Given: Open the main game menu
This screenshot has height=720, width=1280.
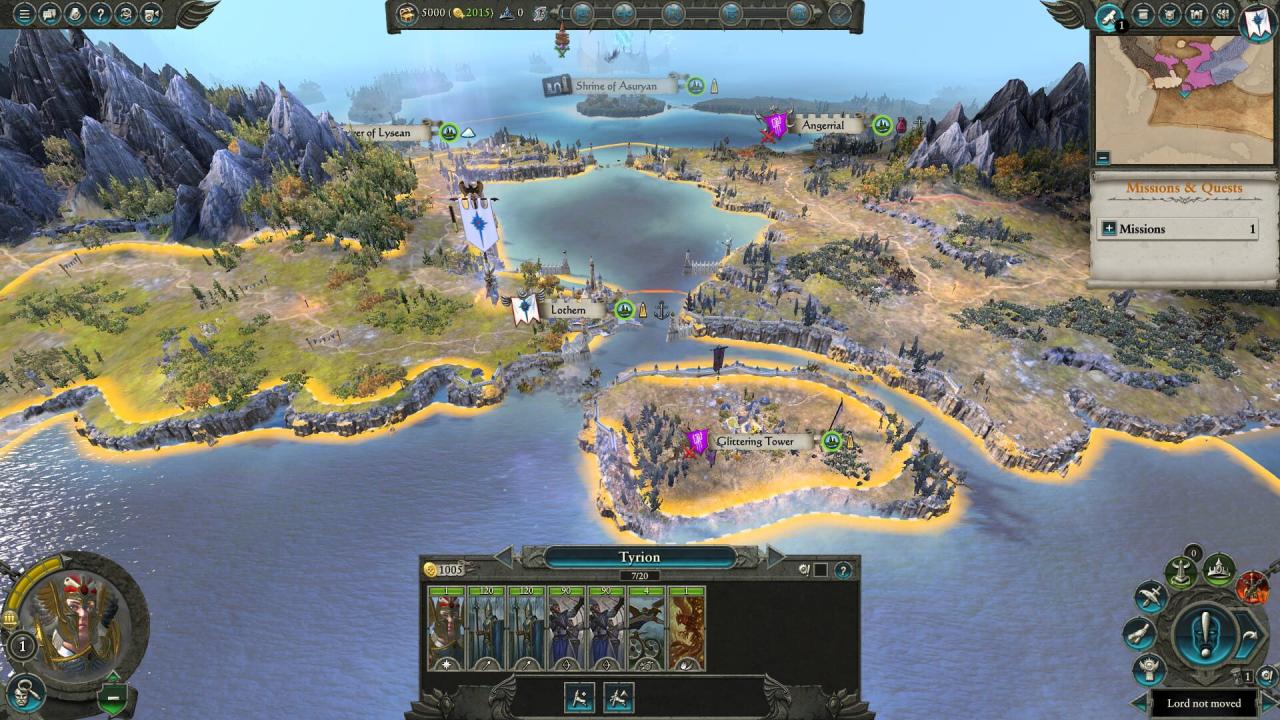Looking at the screenshot, I should point(23,14).
